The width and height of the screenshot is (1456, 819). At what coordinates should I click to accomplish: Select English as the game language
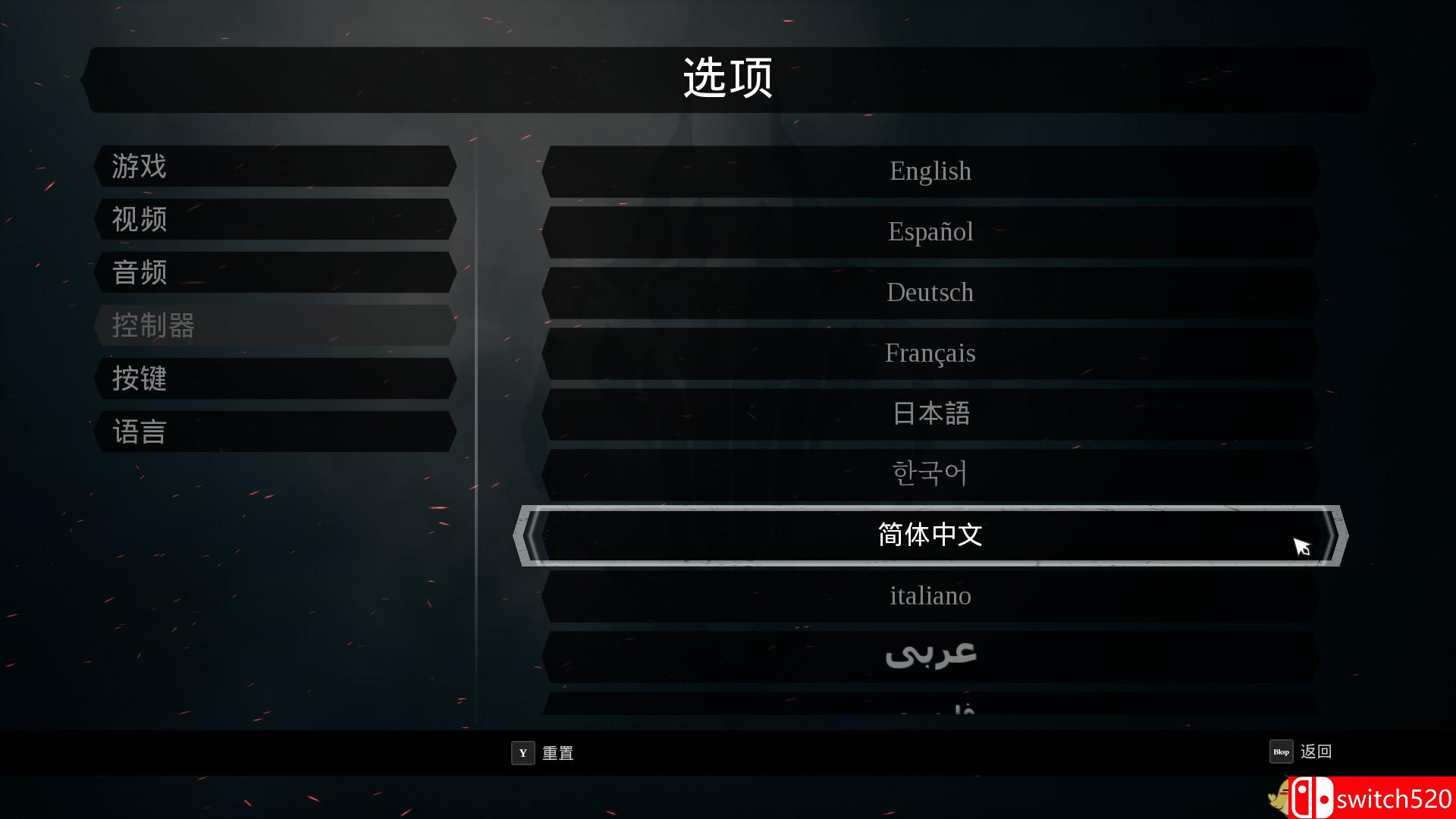[x=930, y=171]
